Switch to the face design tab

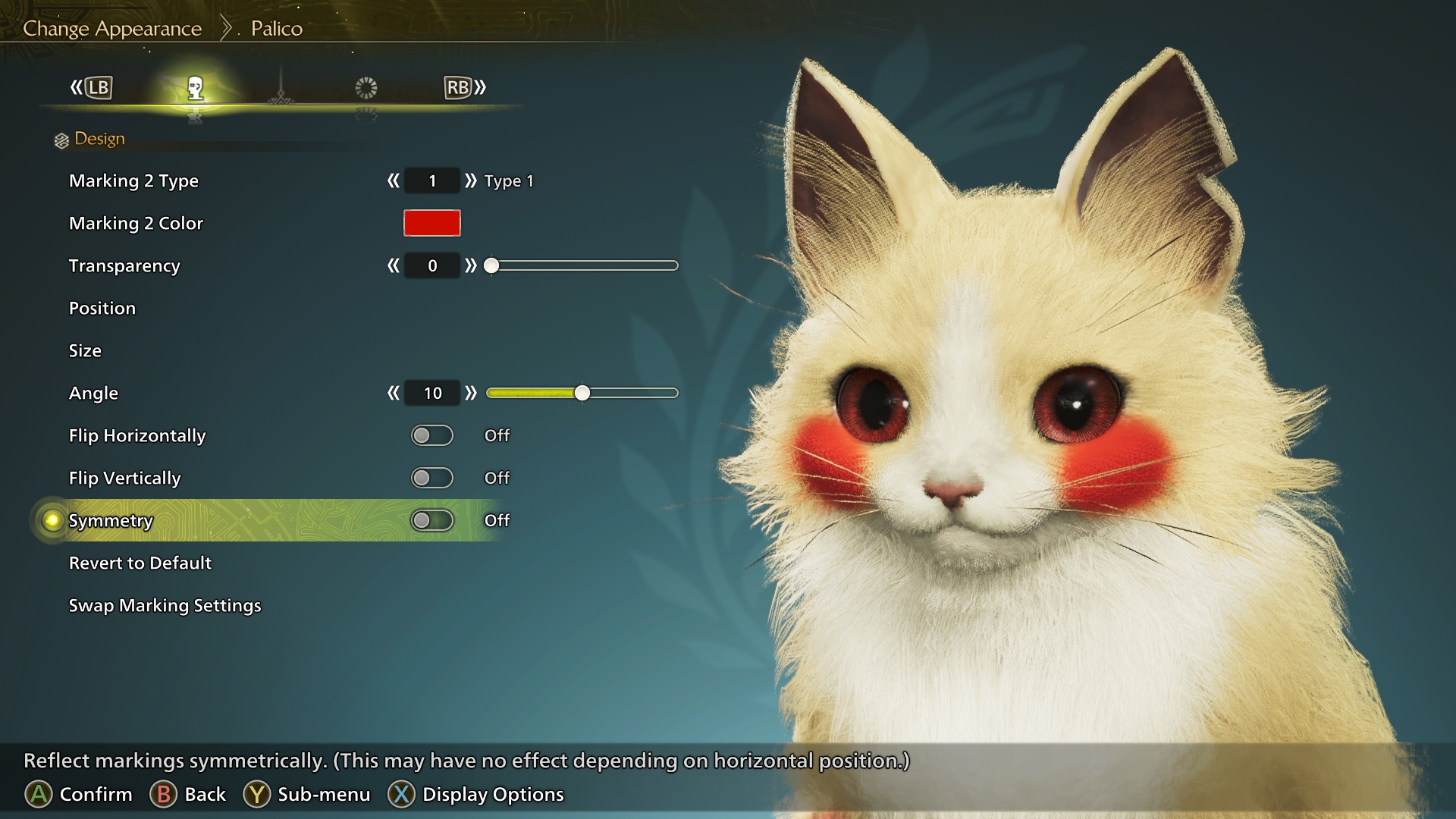click(x=196, y=89)
